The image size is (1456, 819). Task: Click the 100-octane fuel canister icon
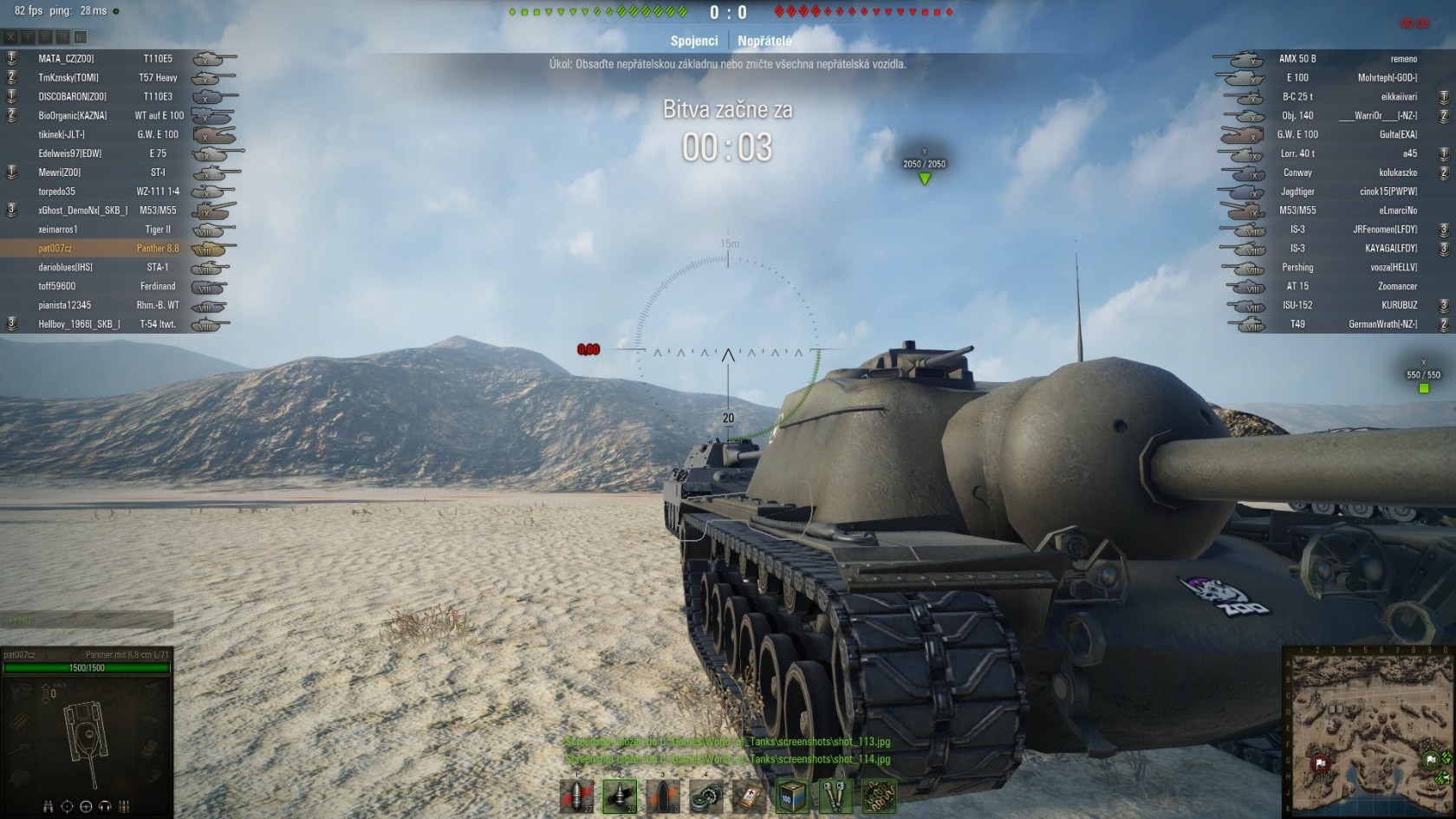pyautogui.click(x=792, y=796)
